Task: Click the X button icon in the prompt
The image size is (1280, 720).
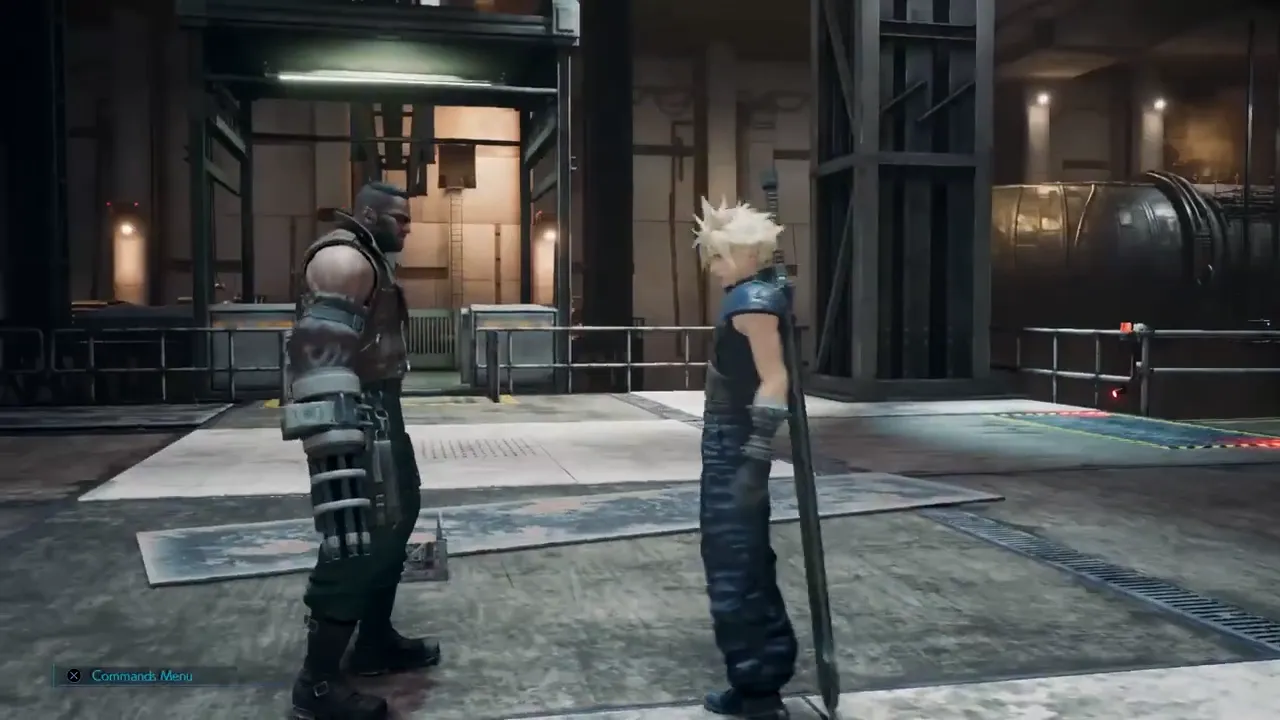Action: point(74,675)
